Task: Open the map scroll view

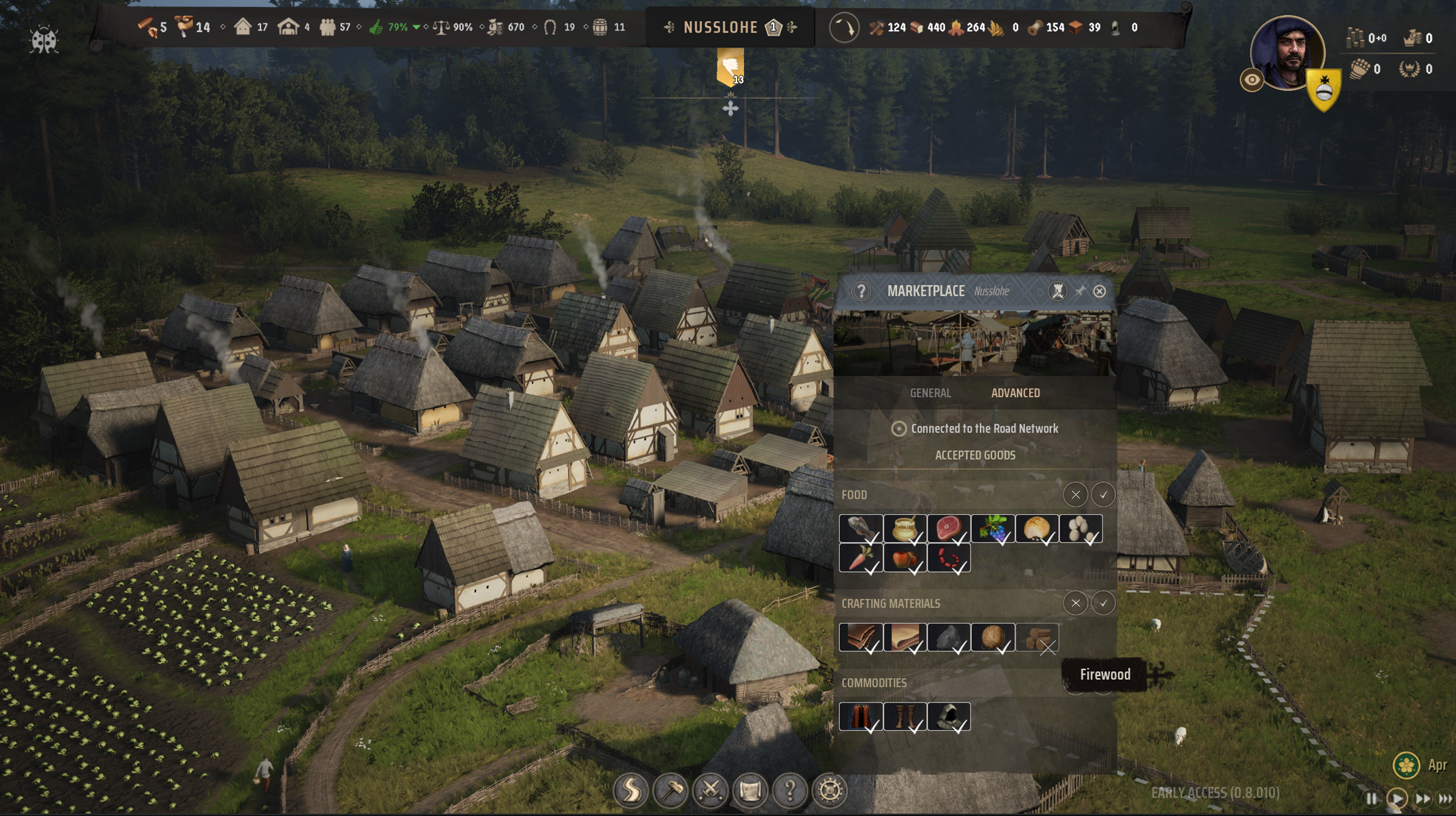Action: (x=750, y=790)
